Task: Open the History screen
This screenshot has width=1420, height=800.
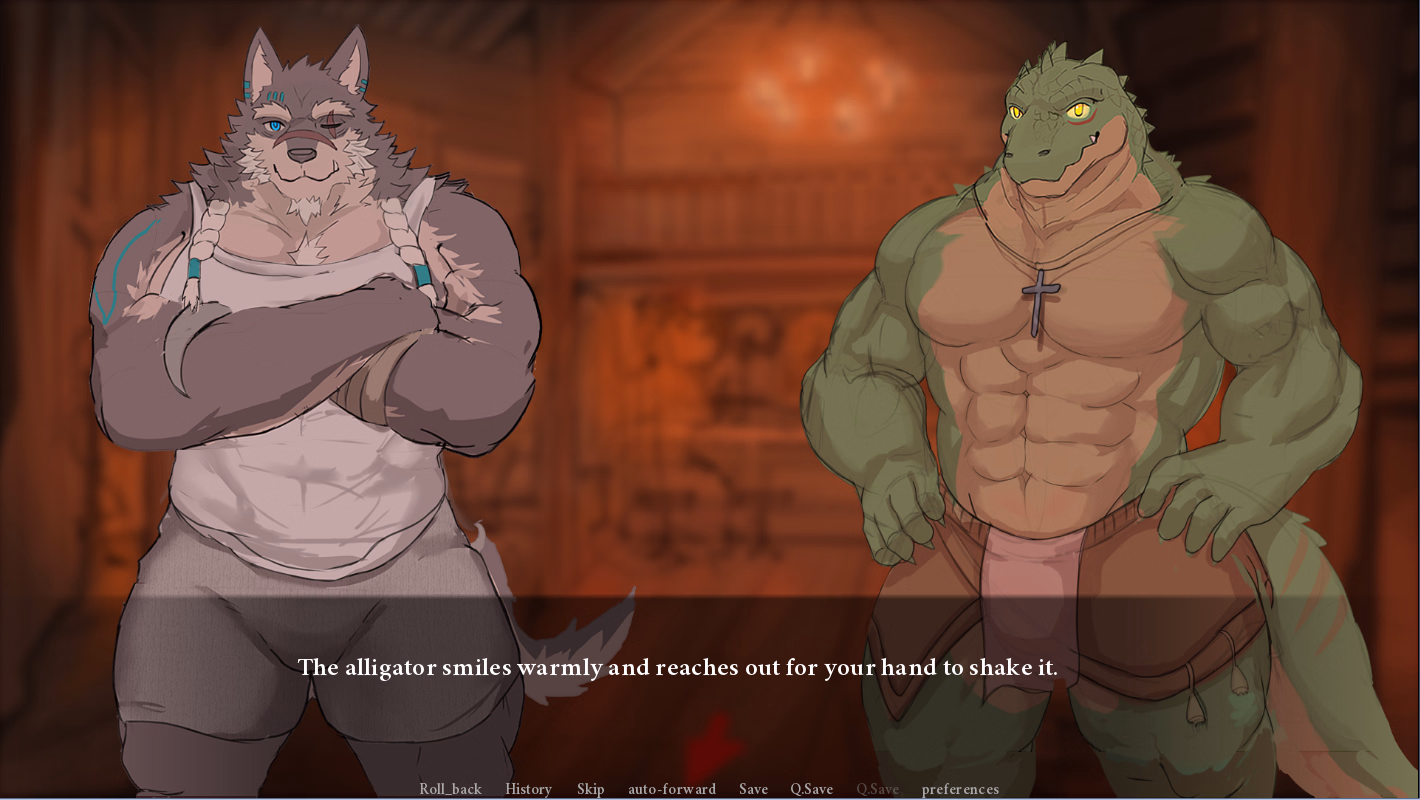Action: 527,789
